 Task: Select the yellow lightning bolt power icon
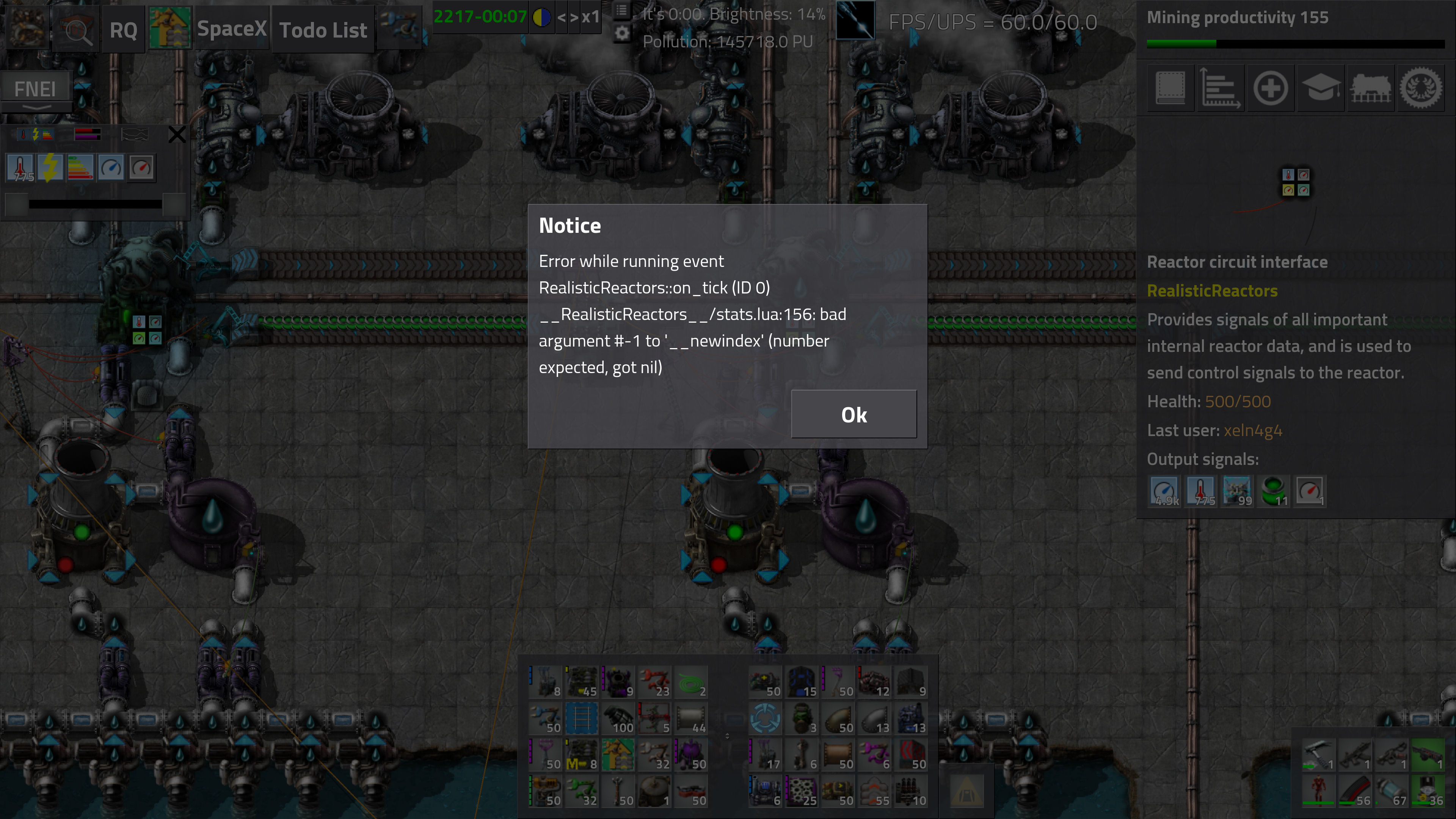(51, 168)
